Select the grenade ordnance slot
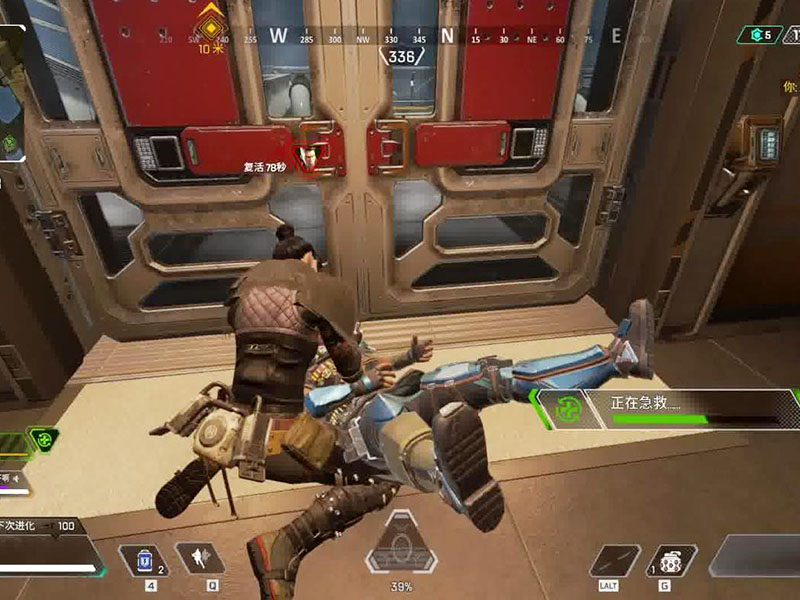This screenshot has width=800, height=600. (671, 560)
